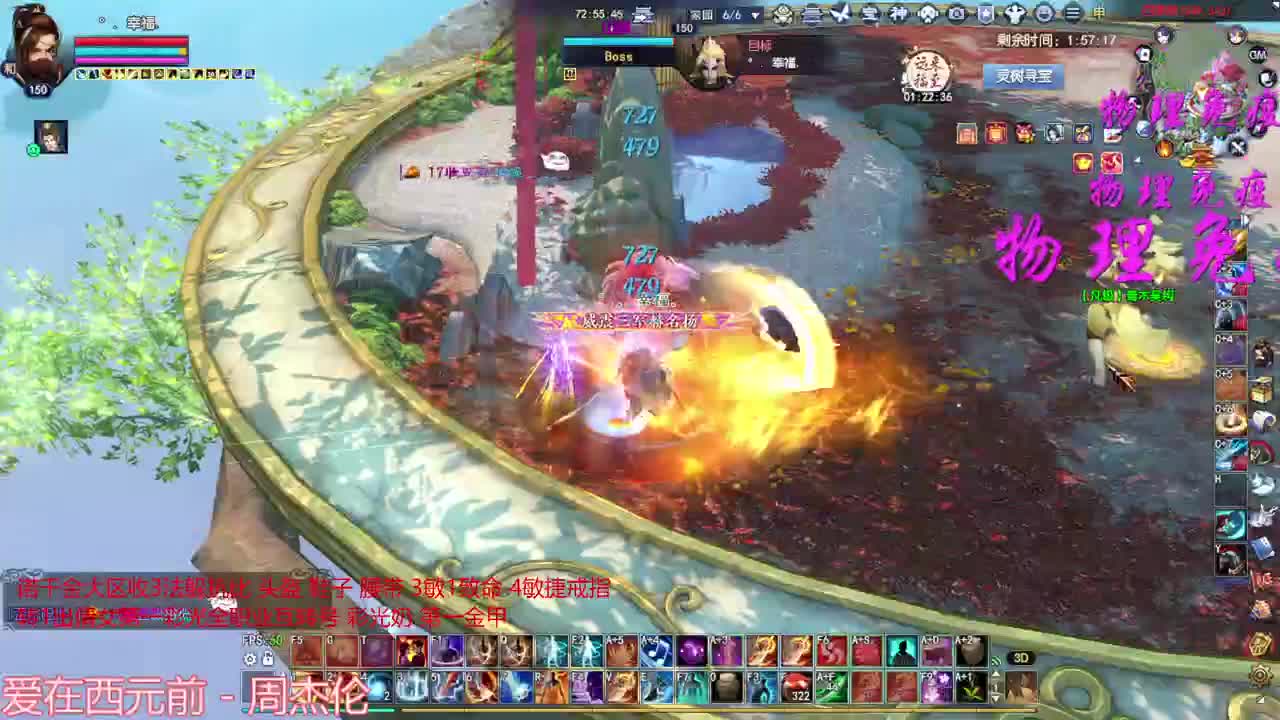Viewport: 1280px width, 720px height.
Task: Toggle the signal icon left of the 3D button
Action: tap(994, 660)
